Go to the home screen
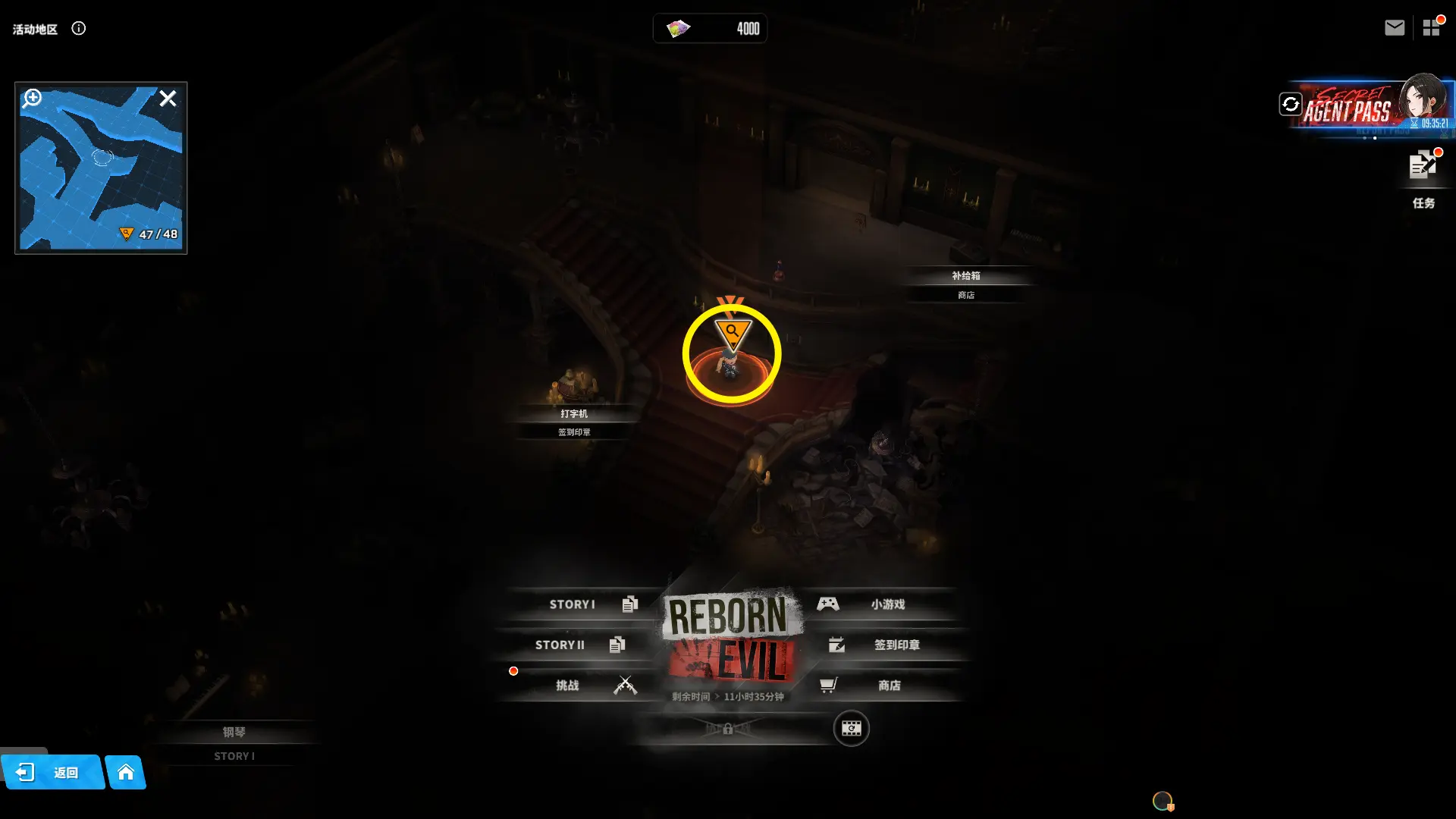1456x819 pixels. tap(126, 772)
